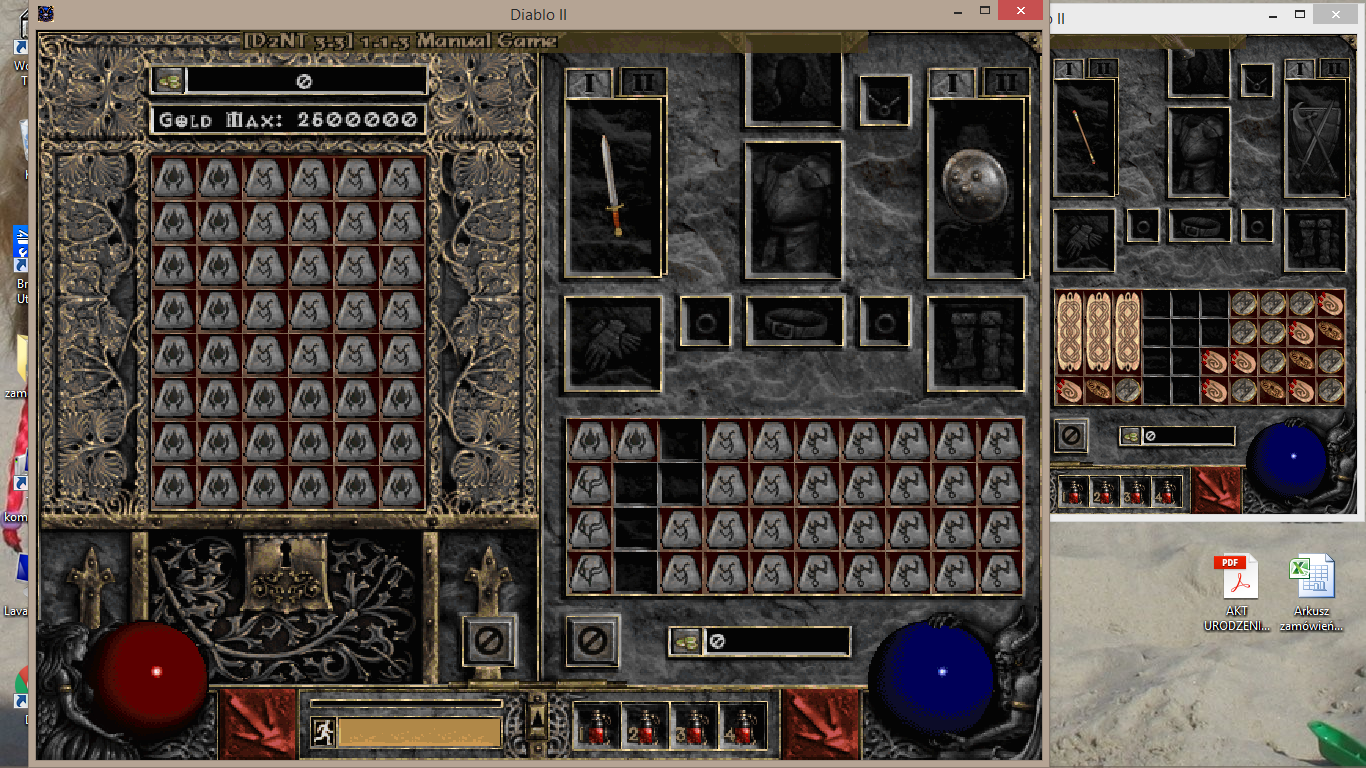1366x768 pixels.
Task: Click the yellow stamina bar
Action: click(x=420, y=731)
